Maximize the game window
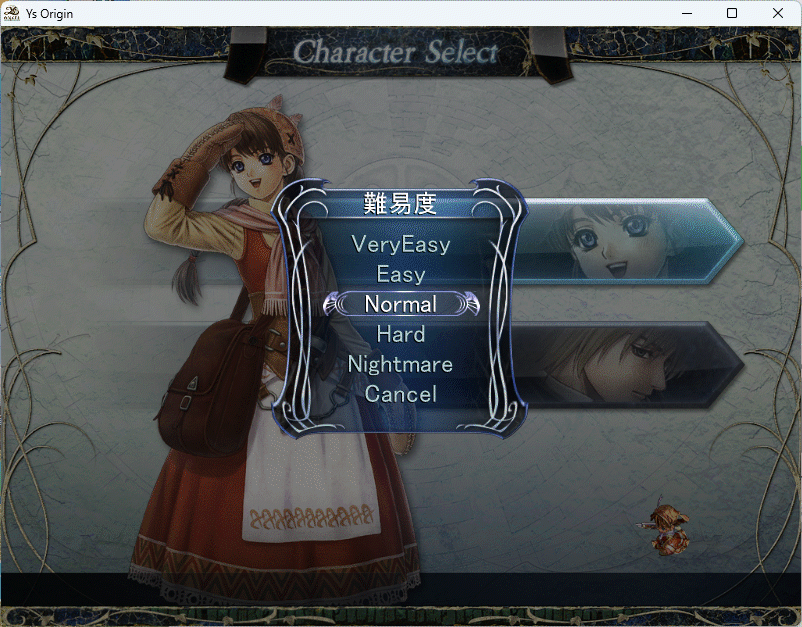This screenshot has height=627, width=802. [732, 13]
